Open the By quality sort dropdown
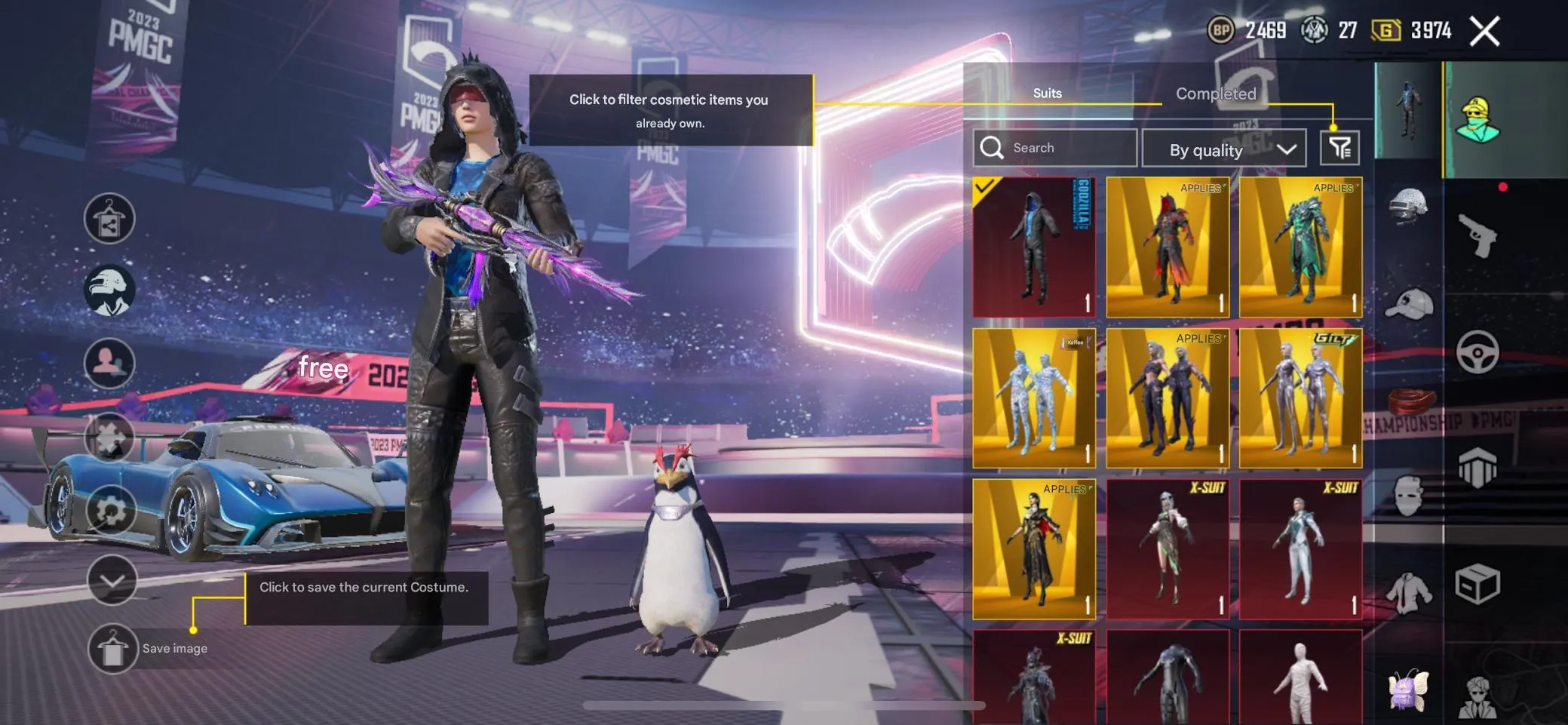Screen dimensions: 1568x725 click(x=1223, y=149)
